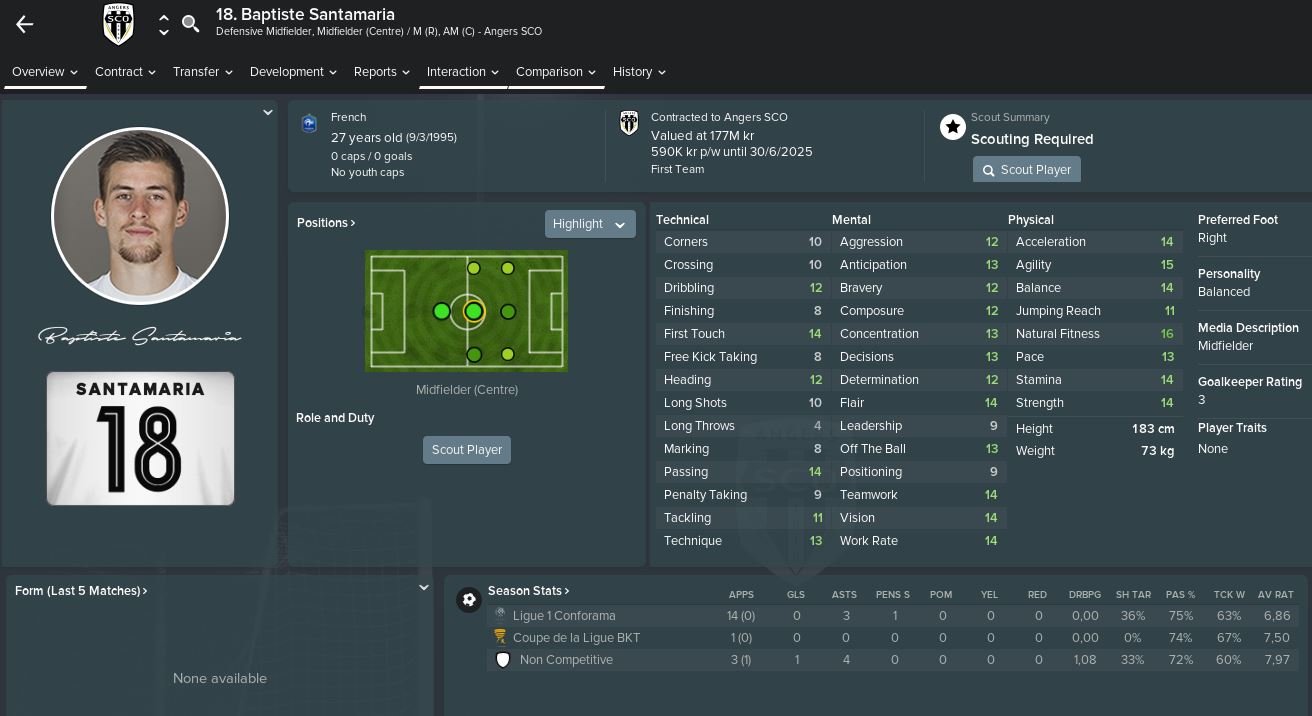Open Form (Last 5 Matches) details
The image size is (1312, 716).
(x=81, y=591)
